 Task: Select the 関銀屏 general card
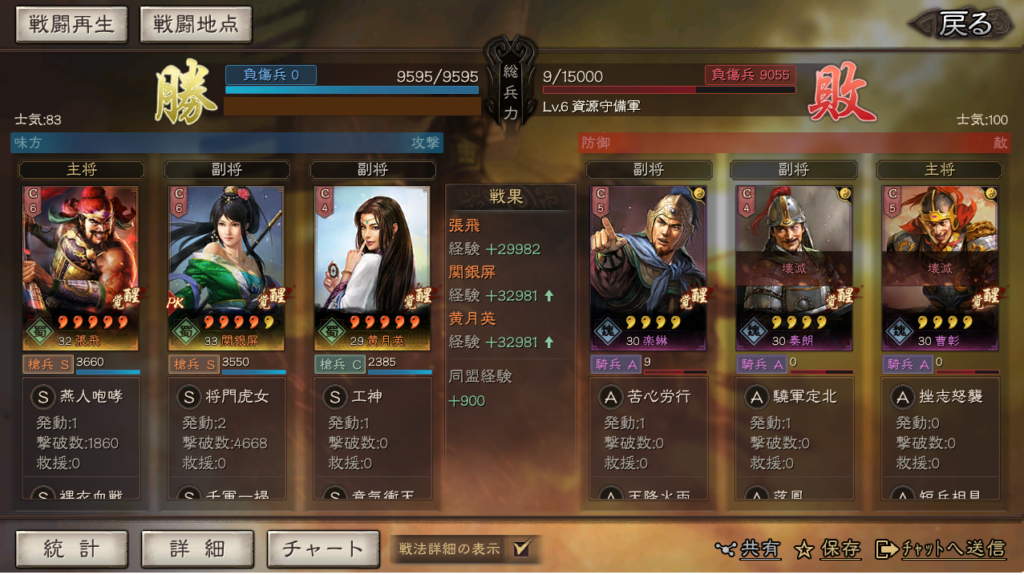[x=226, y=268]
